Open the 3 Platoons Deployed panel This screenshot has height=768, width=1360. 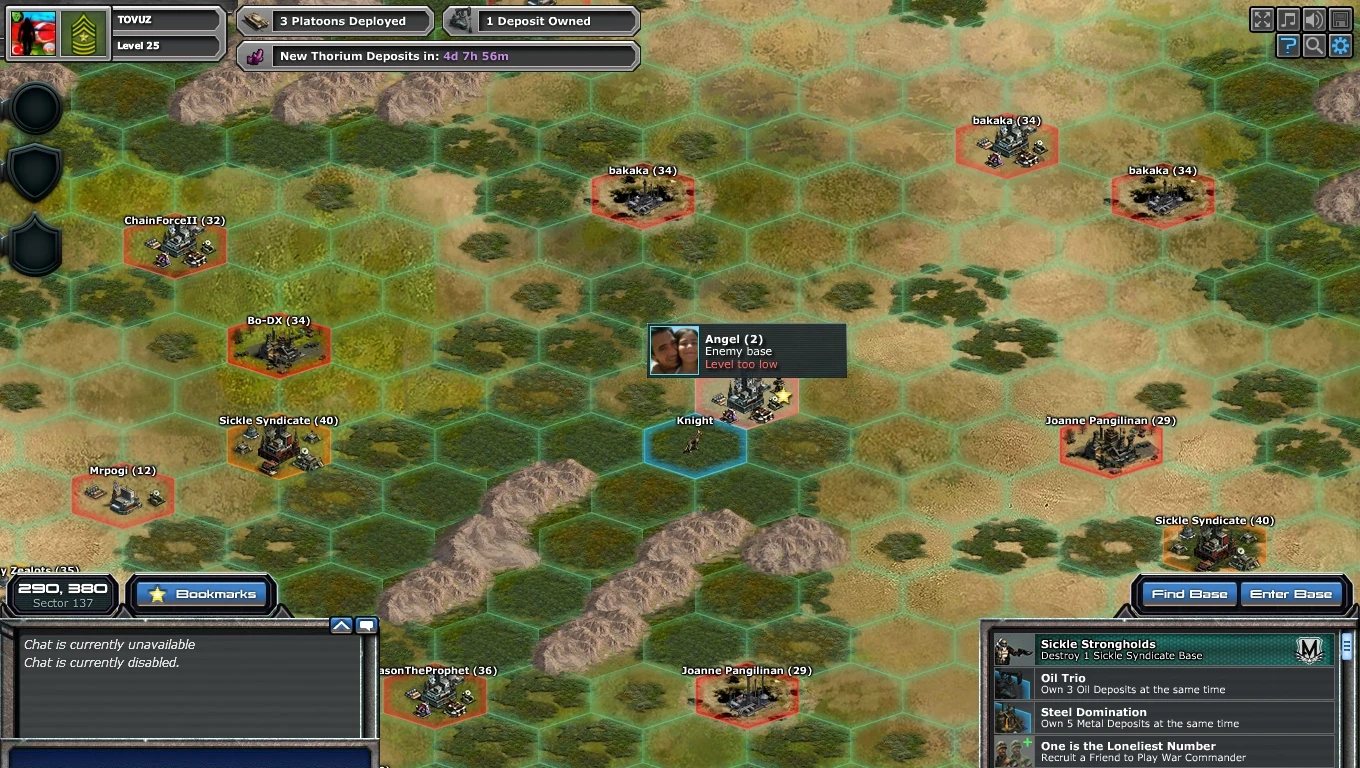click(x=333, y=20)
